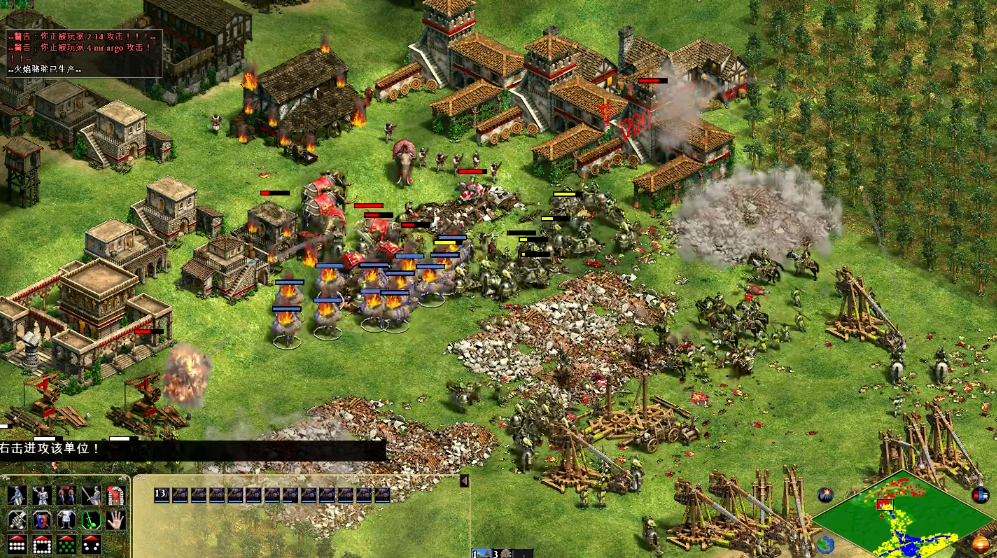Toggle the minimap terrain globe button
The image size is (997, 558).
(826, 544)
